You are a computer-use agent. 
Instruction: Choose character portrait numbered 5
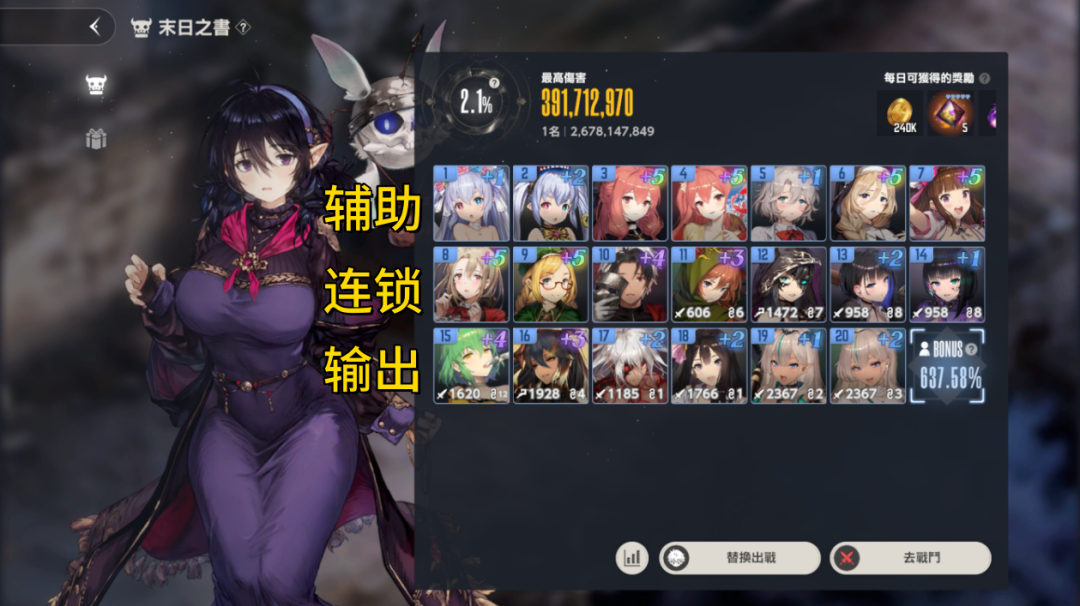(x=788, y=203)
